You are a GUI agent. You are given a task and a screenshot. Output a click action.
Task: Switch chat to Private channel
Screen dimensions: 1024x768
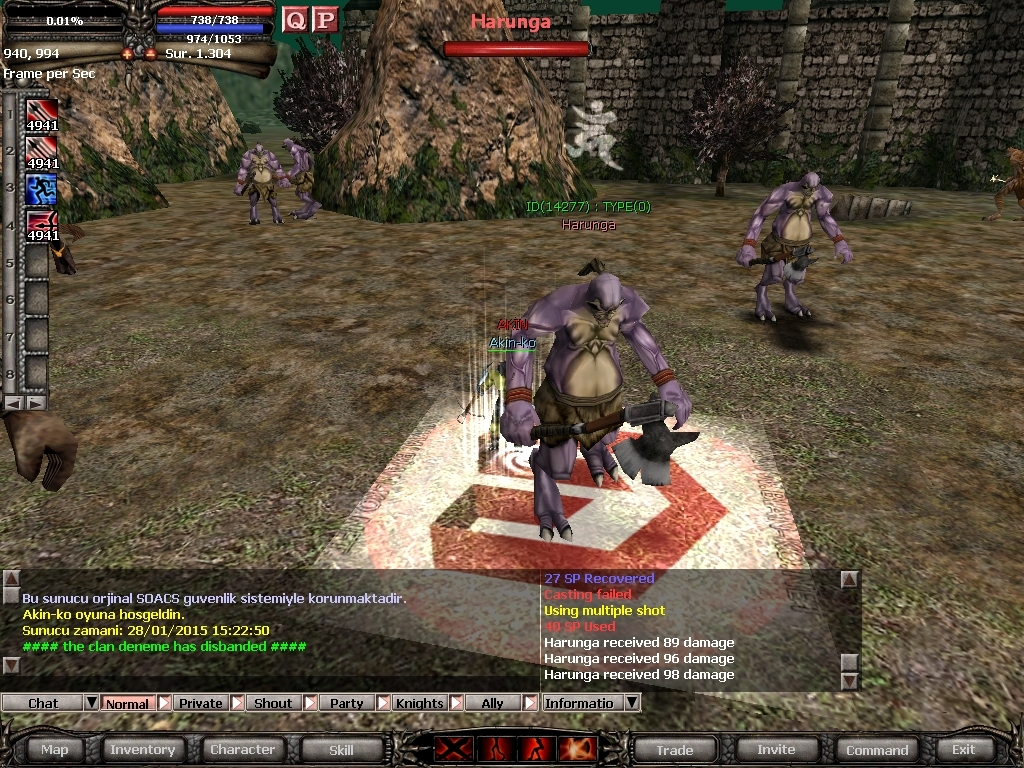point(200,703)
